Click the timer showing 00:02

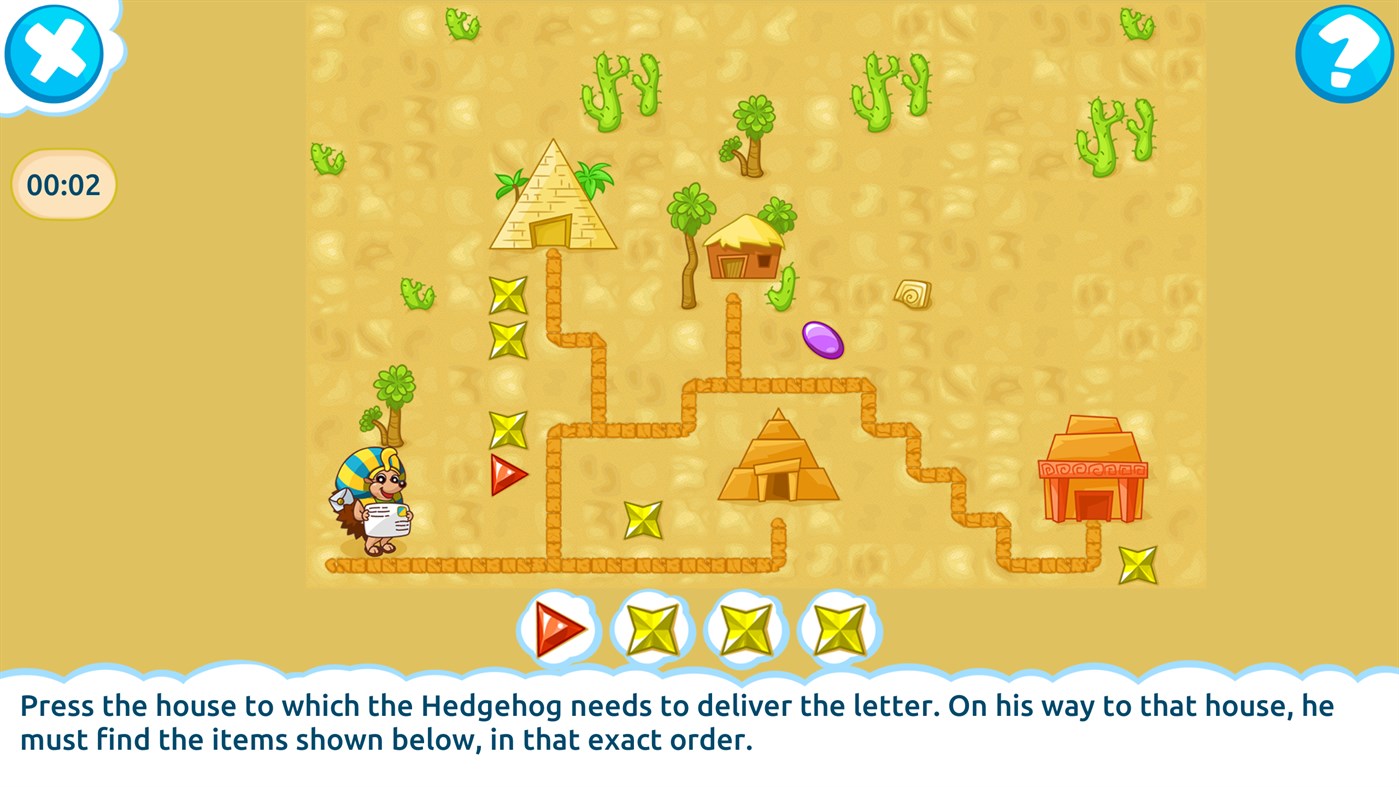coord(63,183)
